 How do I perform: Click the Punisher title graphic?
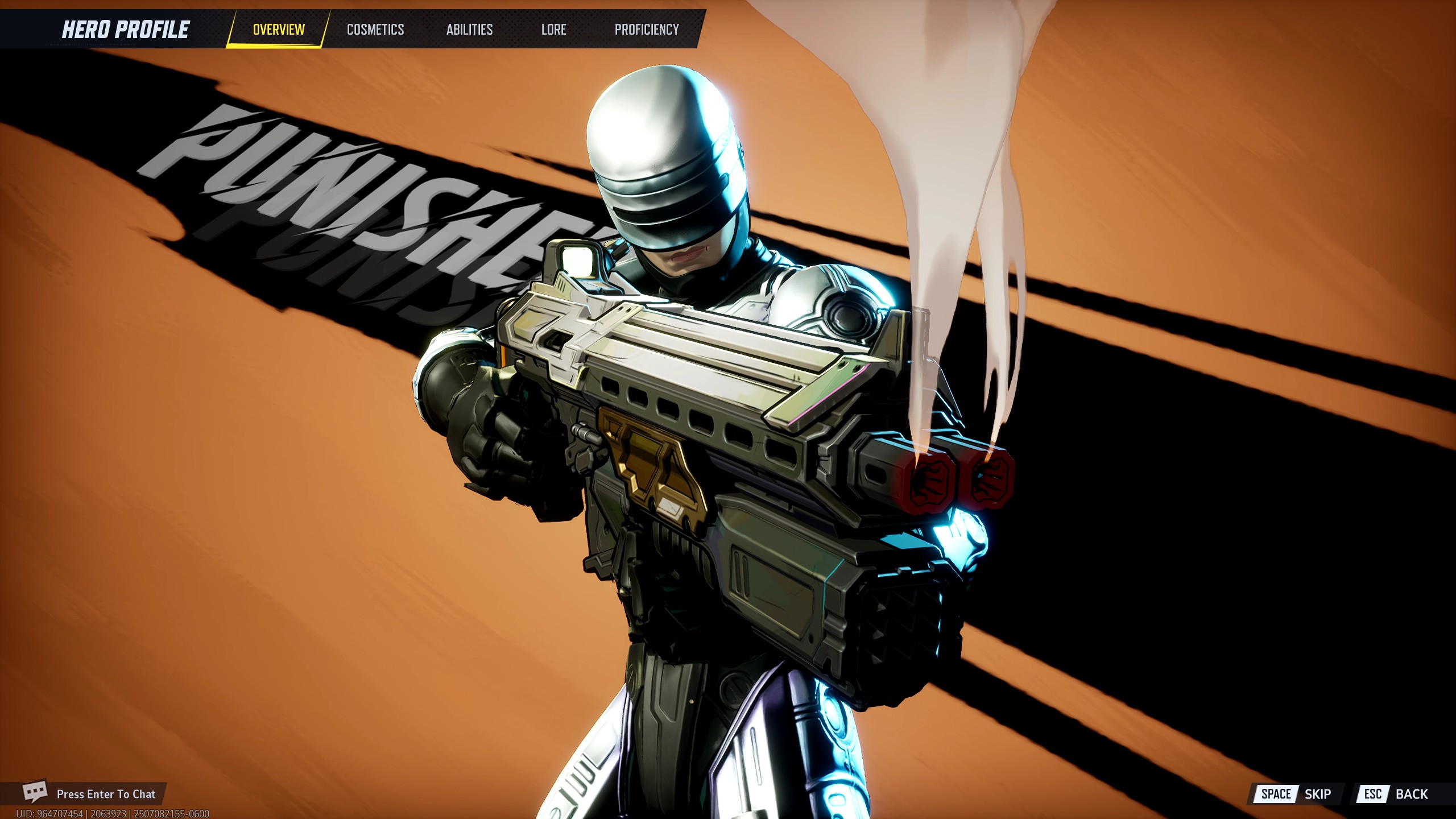[341, 199]
